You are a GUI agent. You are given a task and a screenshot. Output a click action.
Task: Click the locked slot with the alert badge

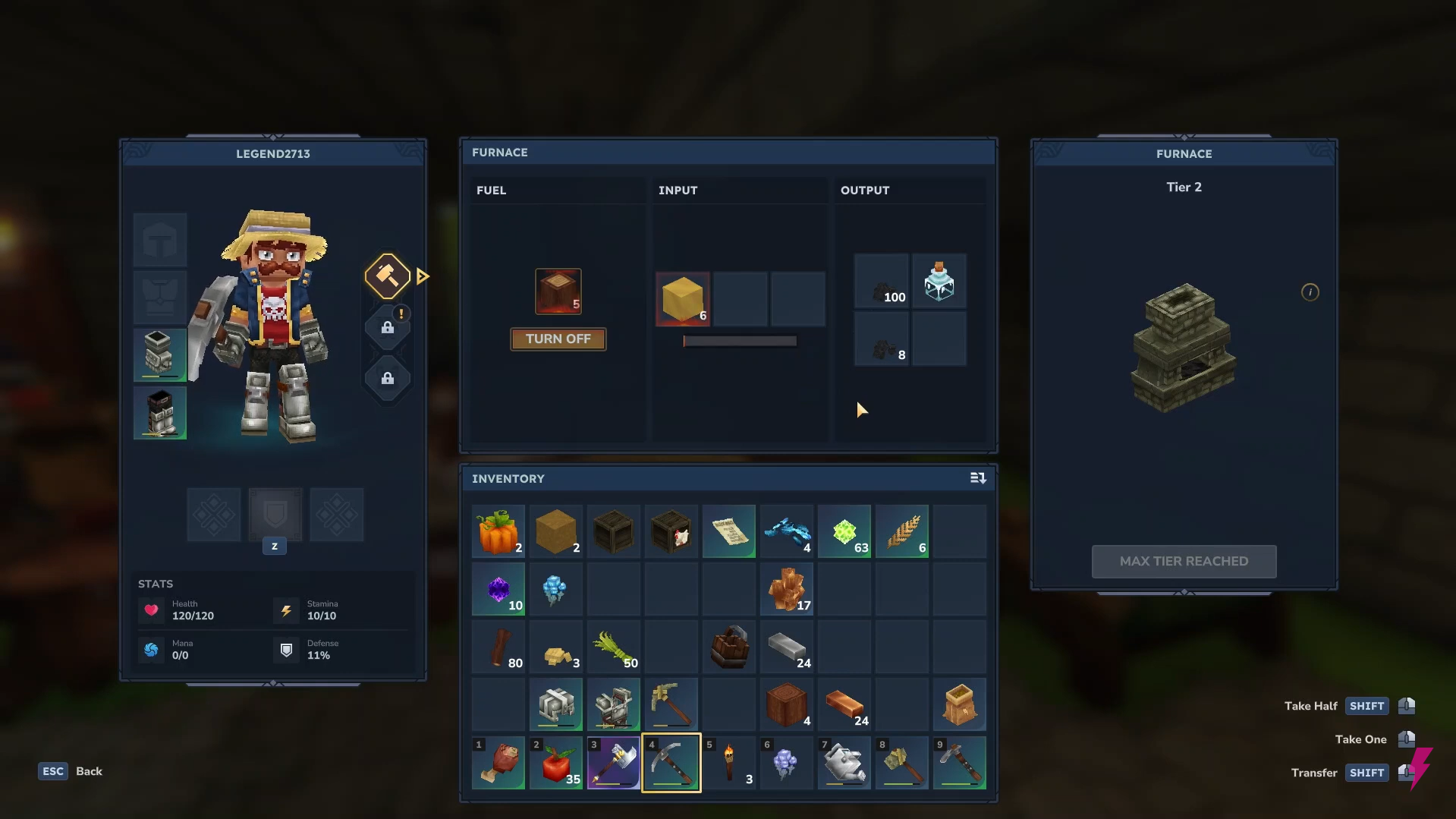click(x=388, y=328)
